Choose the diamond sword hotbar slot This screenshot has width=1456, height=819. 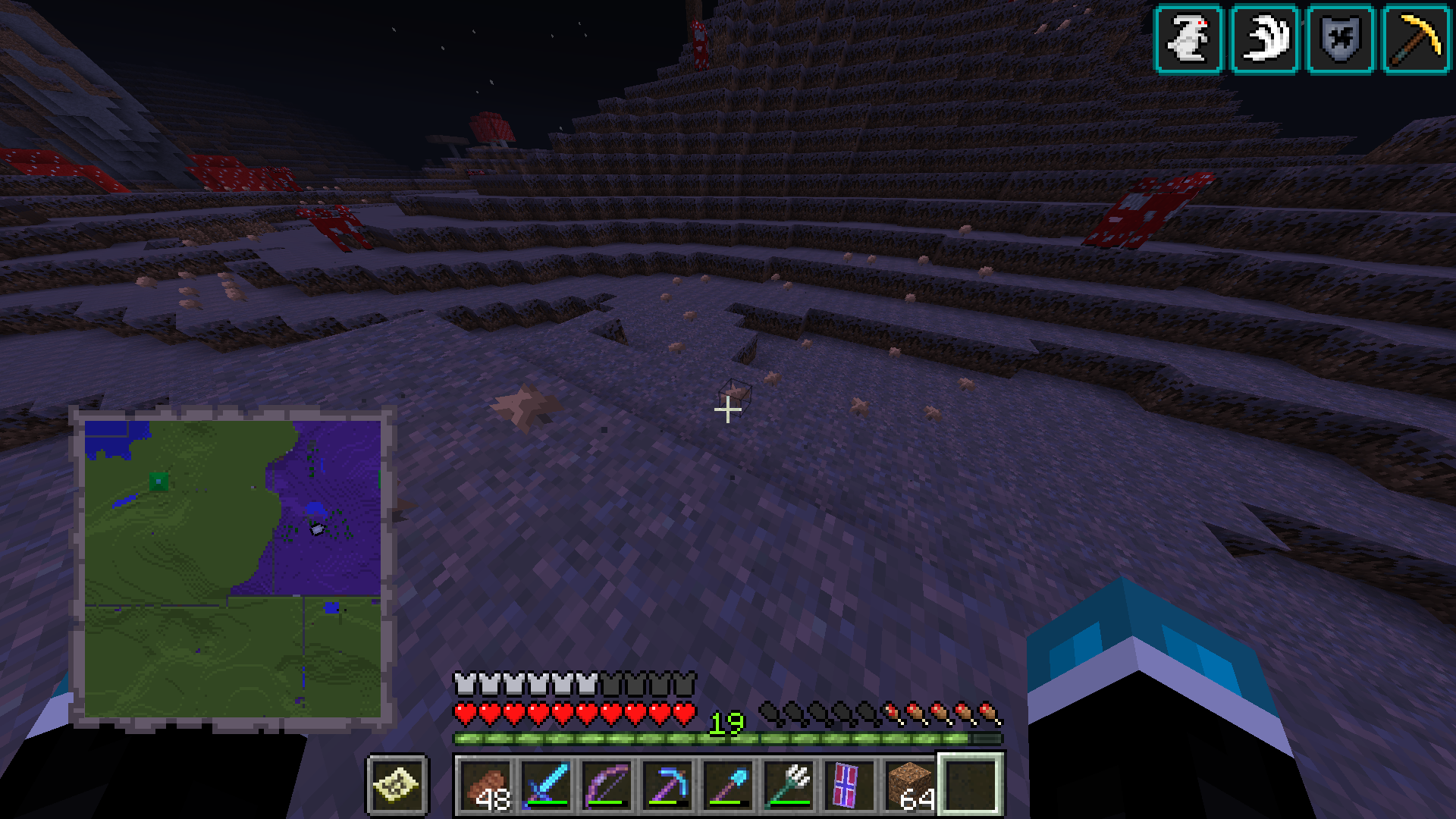[547, 785]
